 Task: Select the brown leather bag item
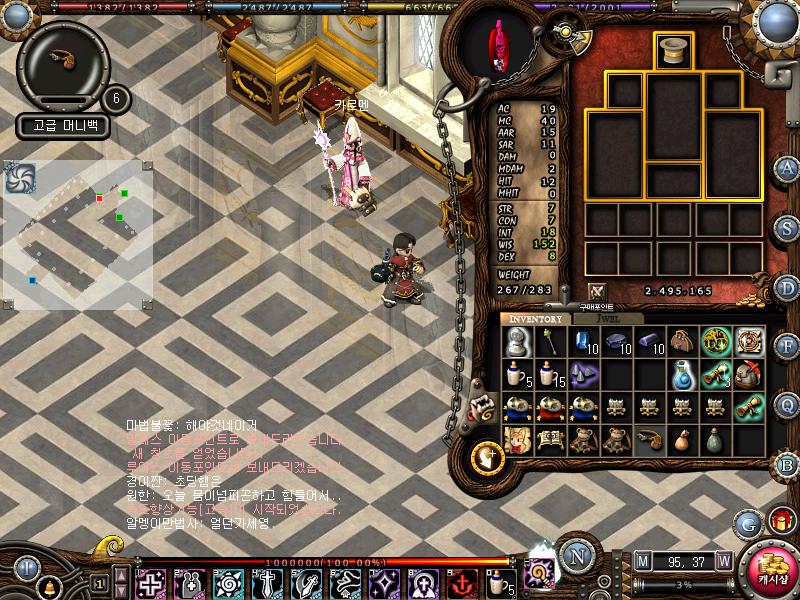click(683, 341)
